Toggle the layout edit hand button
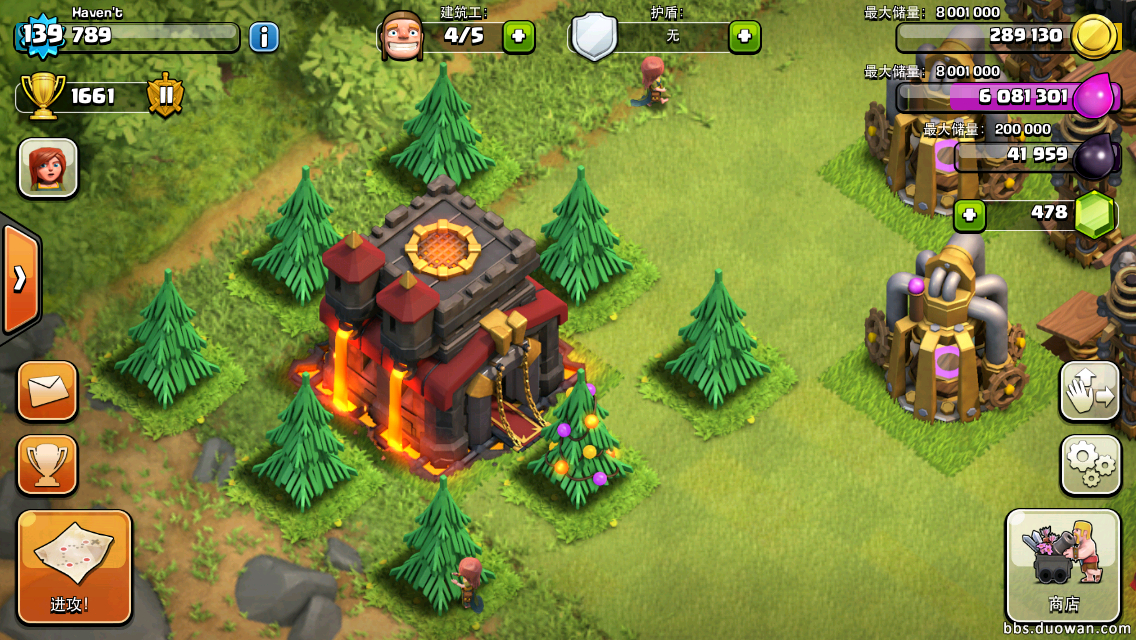 click(1089, 391)
